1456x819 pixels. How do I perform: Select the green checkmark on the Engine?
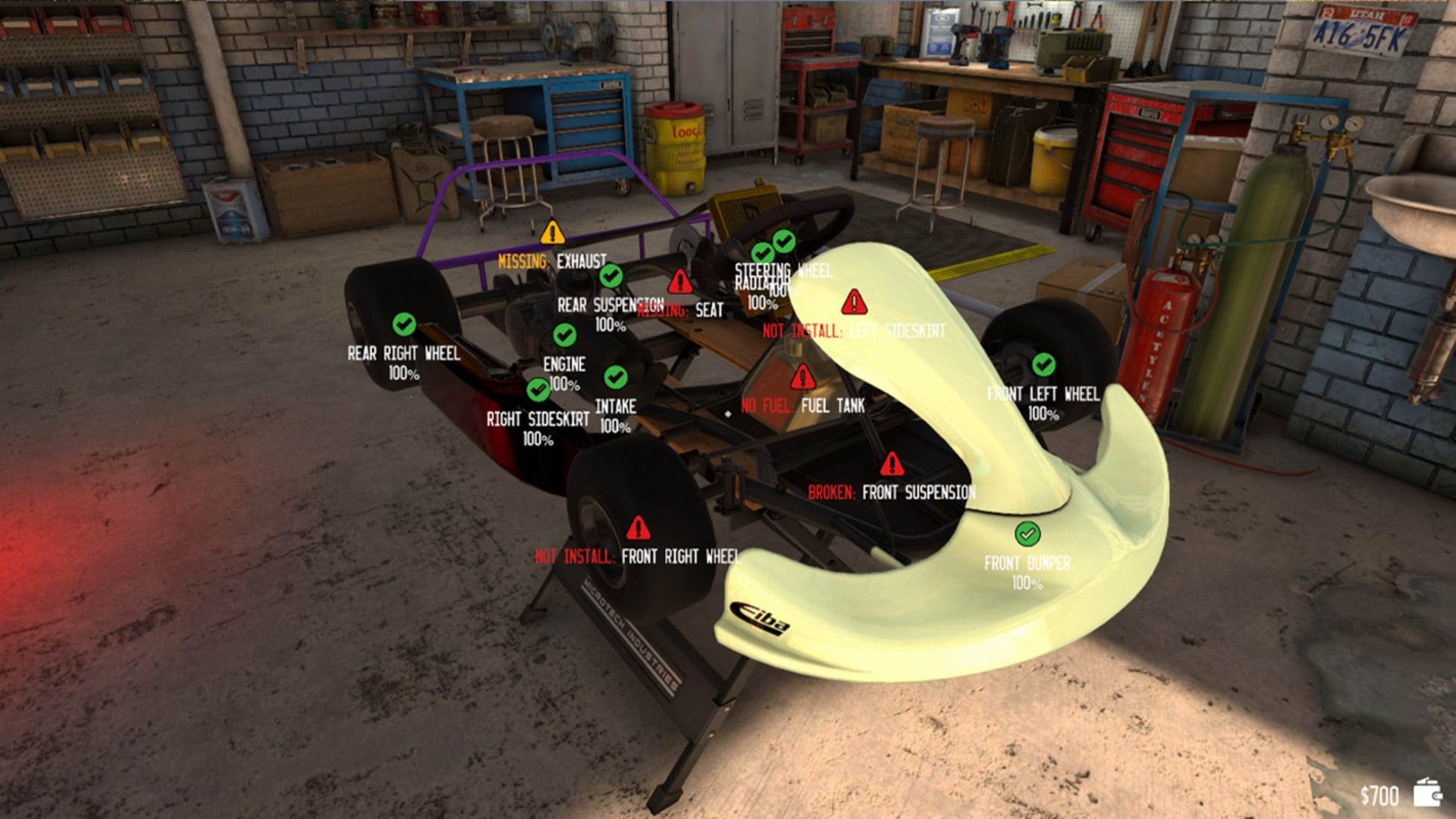(564, 335)
